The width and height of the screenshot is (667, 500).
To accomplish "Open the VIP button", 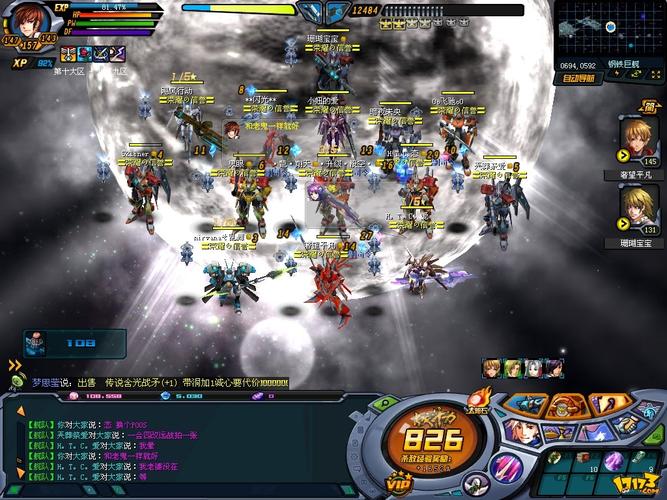I will 402,481.
